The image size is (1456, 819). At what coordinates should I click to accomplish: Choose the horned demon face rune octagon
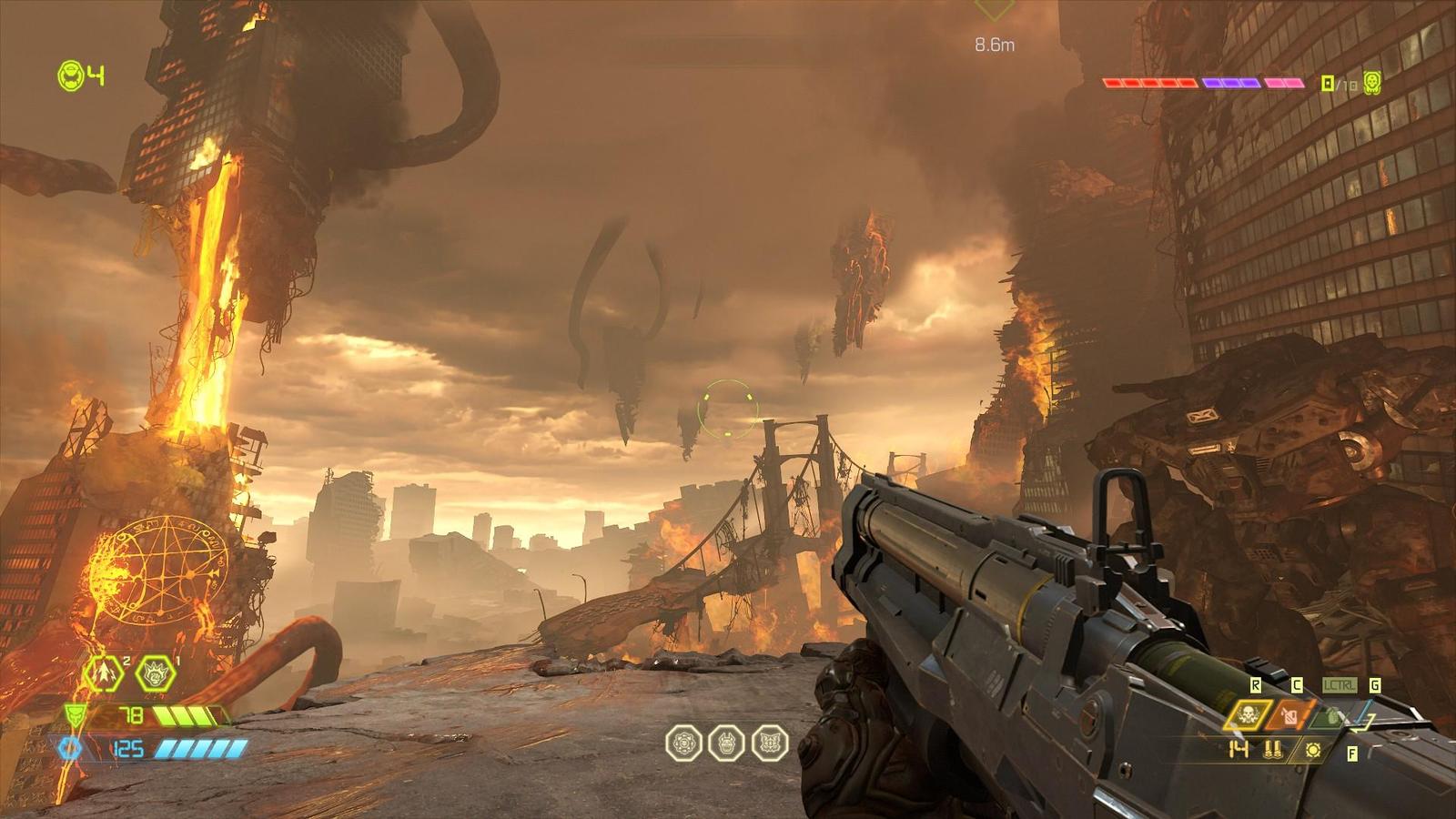click(726, 743)
